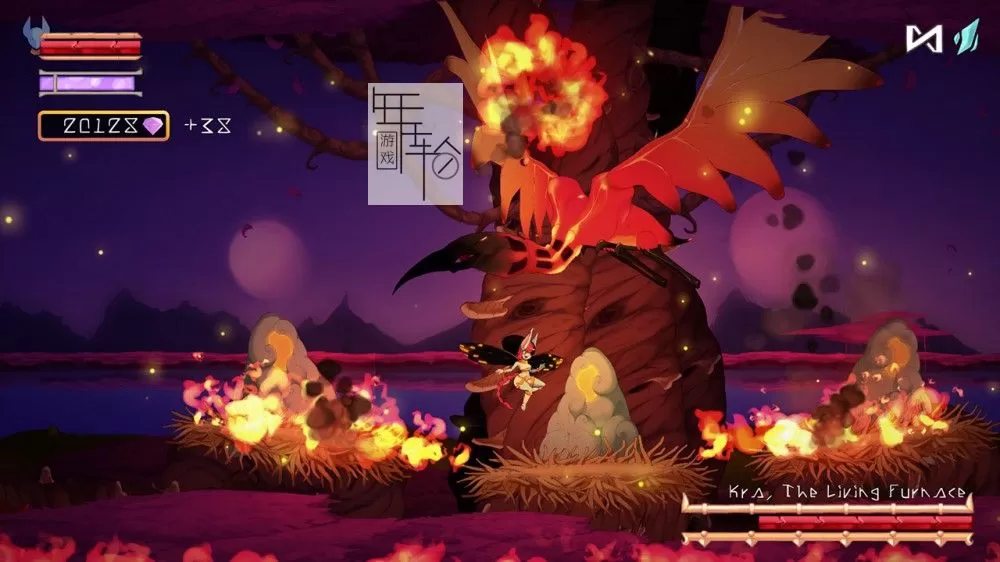1000x562 pixels.
Task: Click the Chinese game platform watermark logo
Action: 415,143
